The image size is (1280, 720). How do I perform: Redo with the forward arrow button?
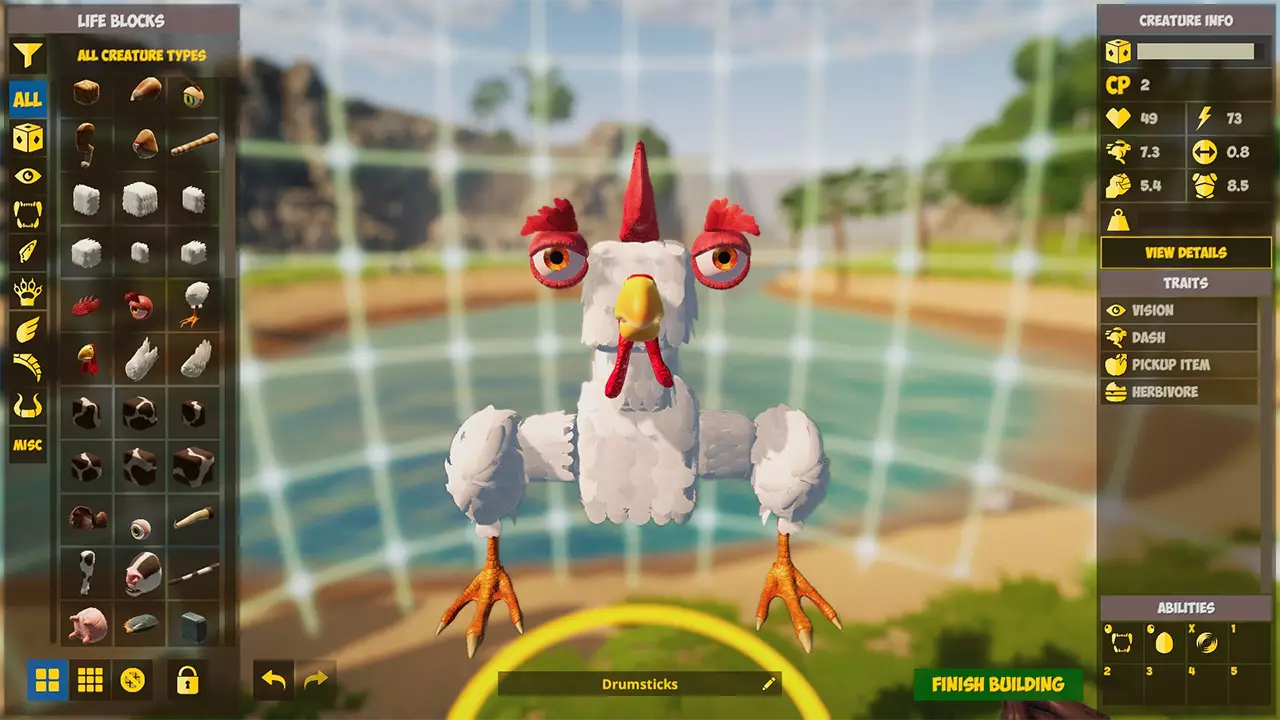315,680
